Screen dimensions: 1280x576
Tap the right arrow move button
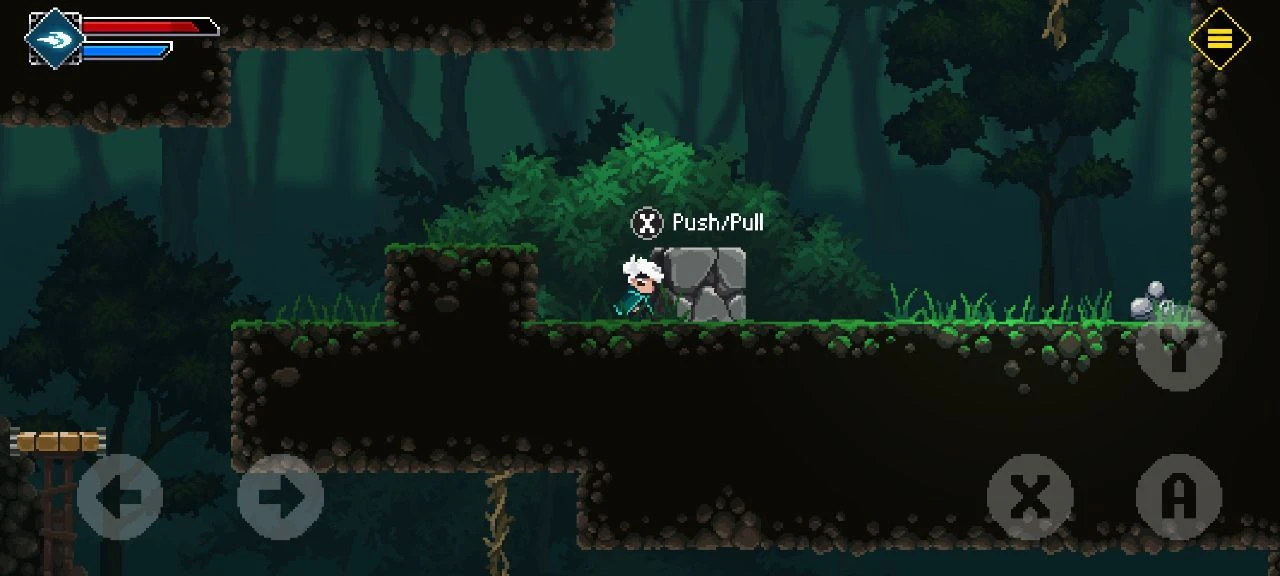pos(280,497)
